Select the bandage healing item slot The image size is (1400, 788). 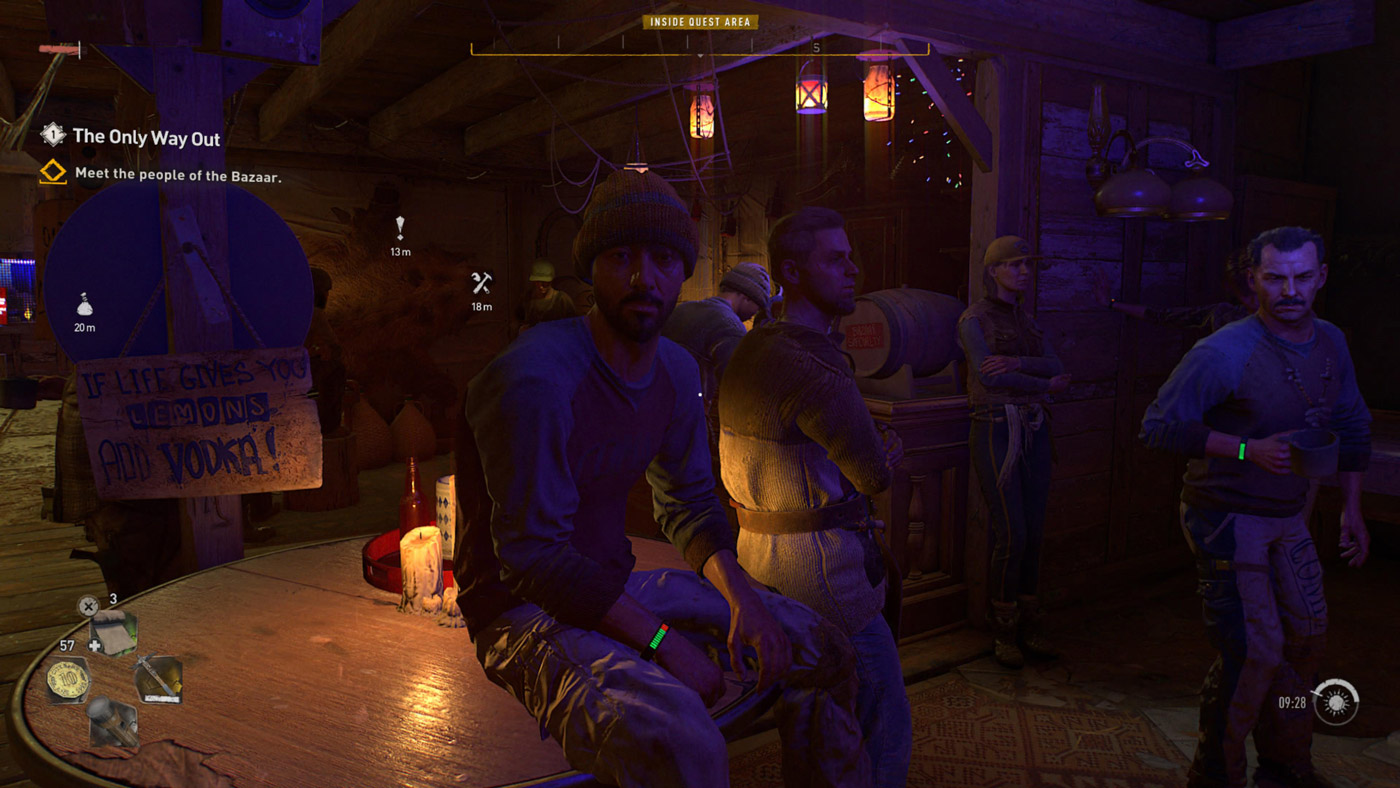coord(113,633)
